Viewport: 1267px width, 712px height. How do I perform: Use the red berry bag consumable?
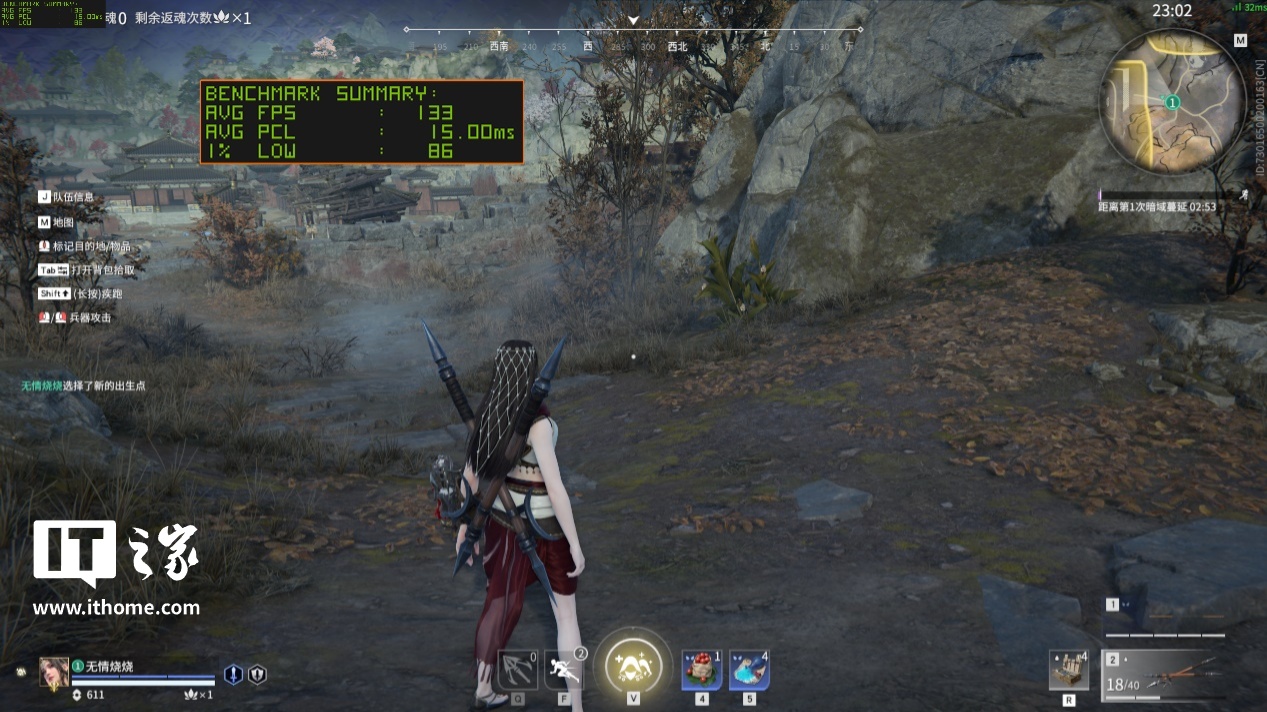click(702, 669)
